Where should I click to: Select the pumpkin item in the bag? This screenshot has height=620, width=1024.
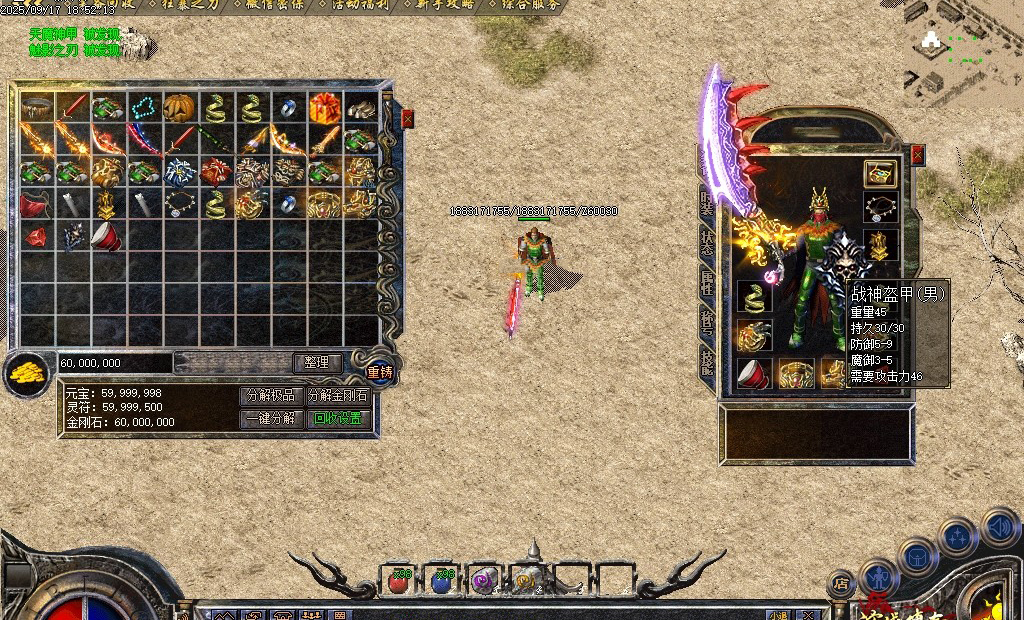[x=178, y=107]
